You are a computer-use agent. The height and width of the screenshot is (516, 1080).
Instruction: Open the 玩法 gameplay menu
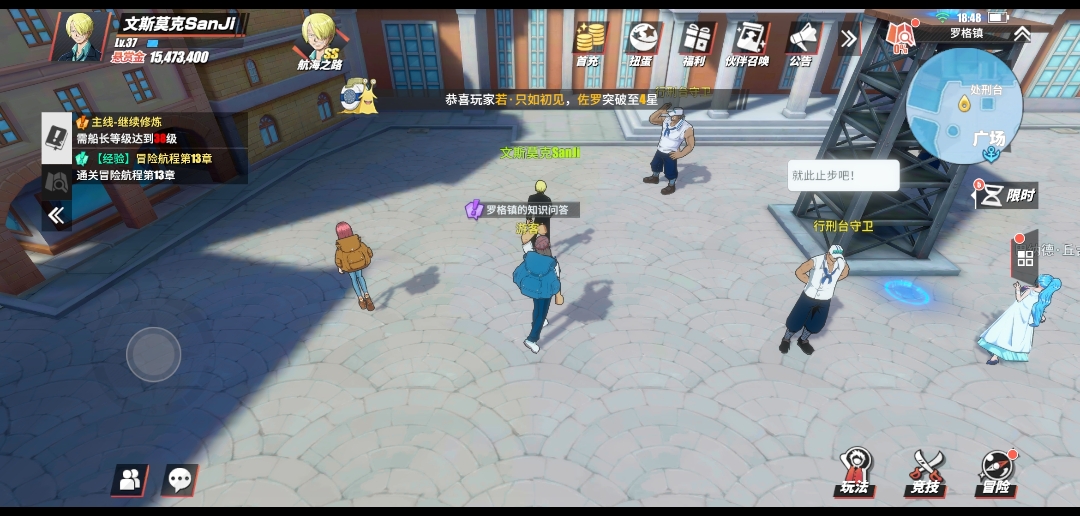[x=855, y=472]
